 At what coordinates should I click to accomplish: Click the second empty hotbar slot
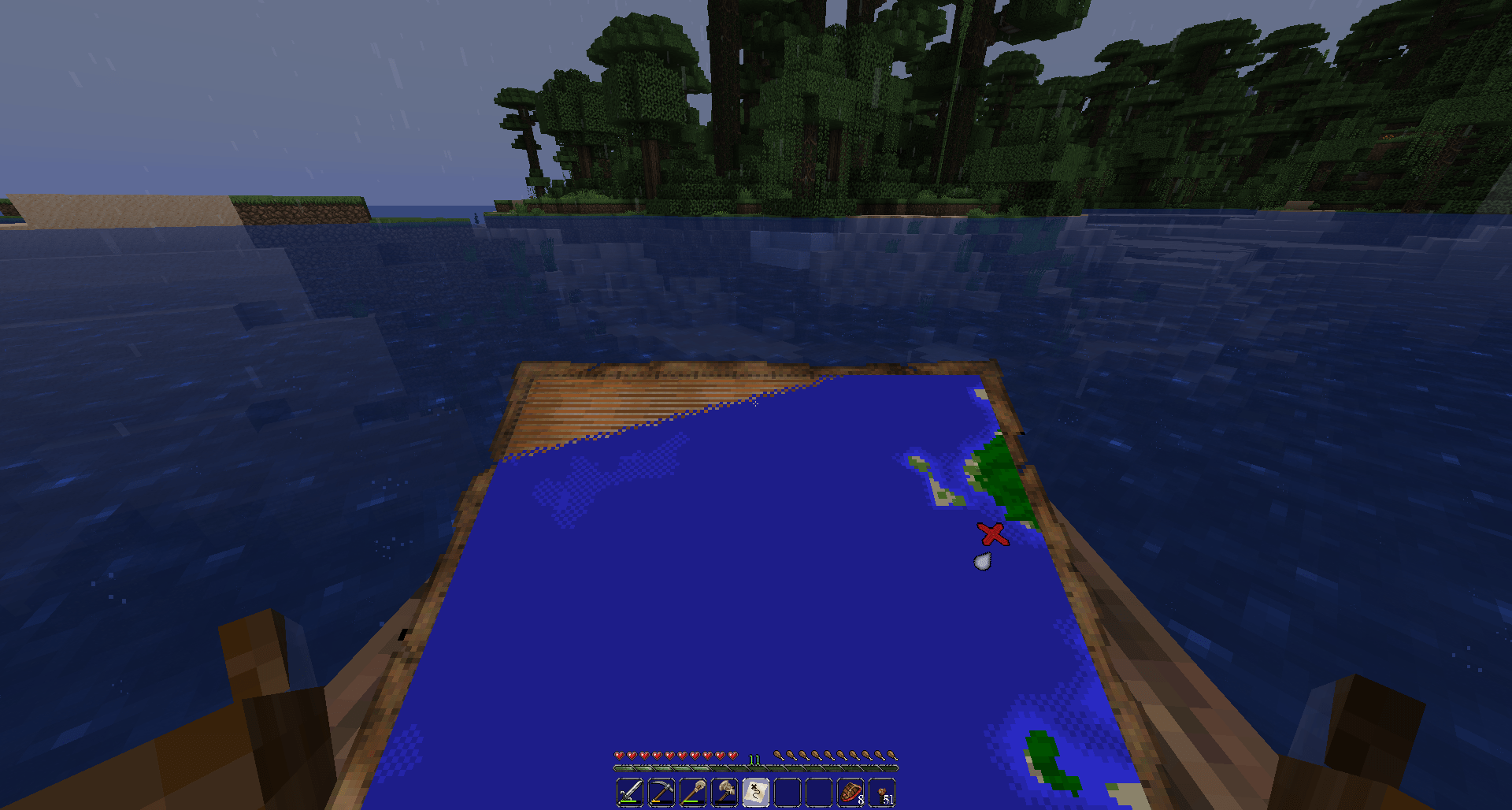[x=818, y=791]
